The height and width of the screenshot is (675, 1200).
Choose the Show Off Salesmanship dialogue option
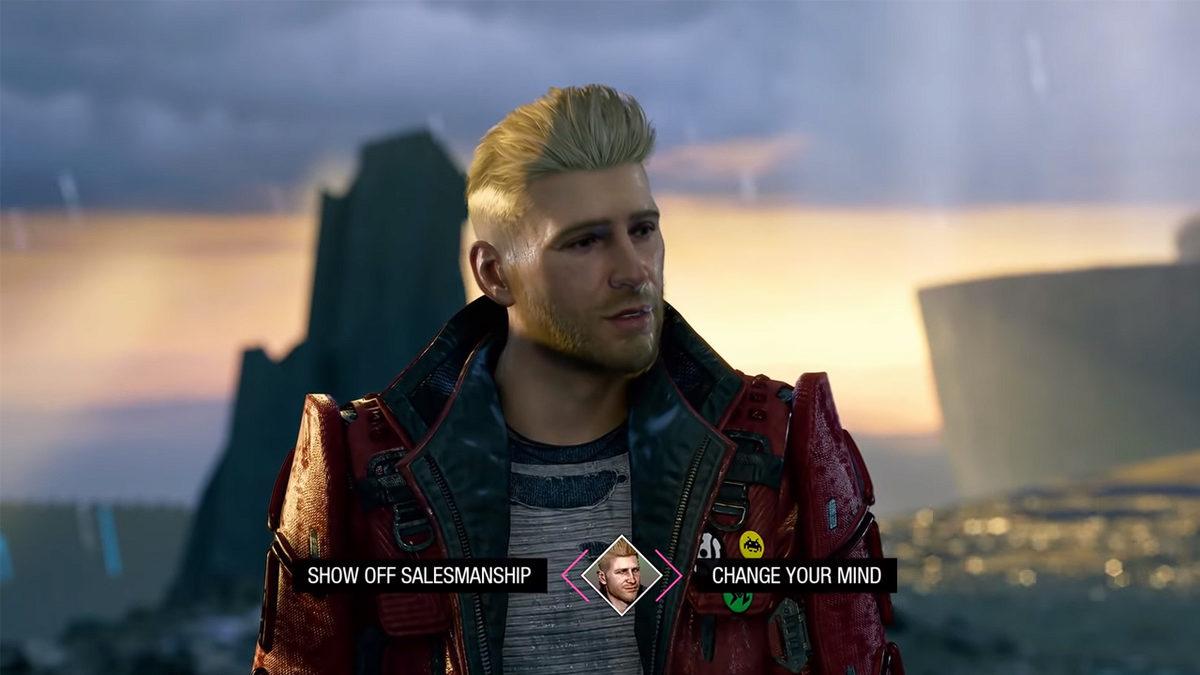coord(420,575)
